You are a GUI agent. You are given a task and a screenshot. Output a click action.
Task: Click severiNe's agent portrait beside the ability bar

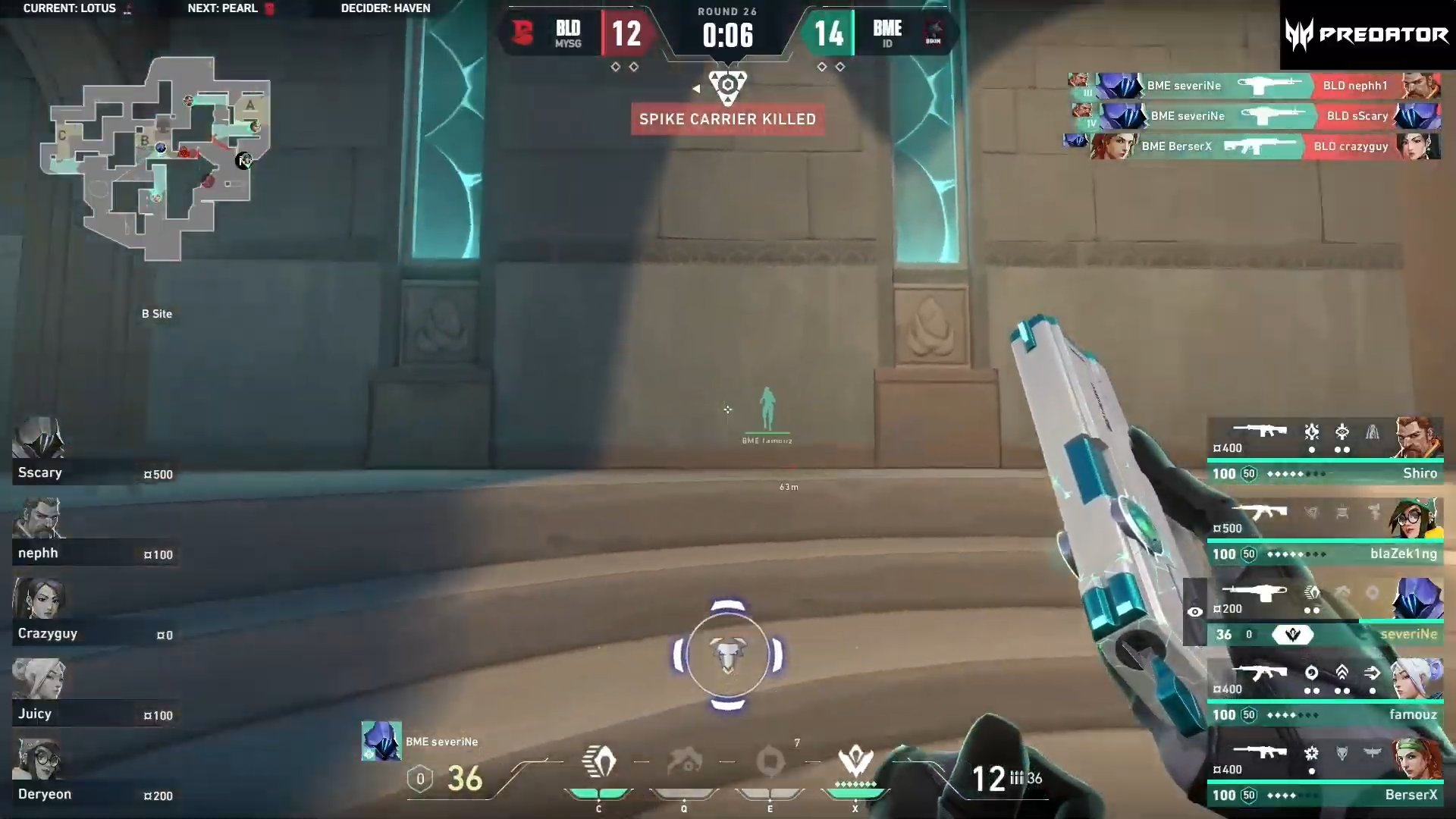pyautogui.click(x=381, y=741)
